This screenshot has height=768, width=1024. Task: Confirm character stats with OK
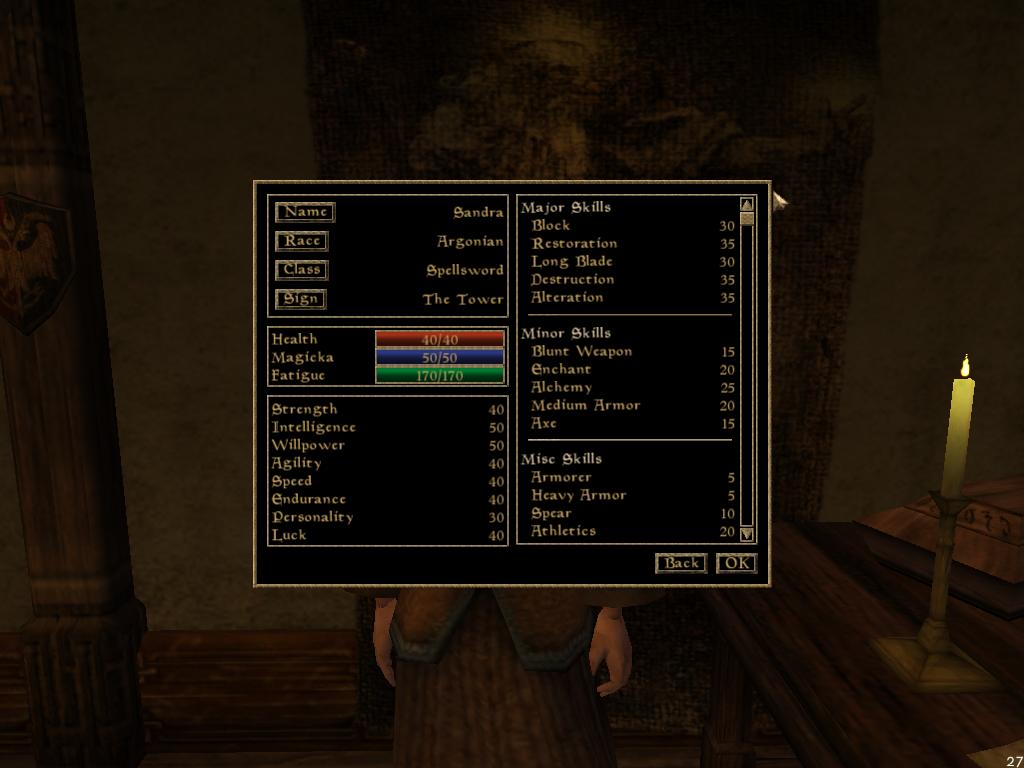tap(736, 563)
